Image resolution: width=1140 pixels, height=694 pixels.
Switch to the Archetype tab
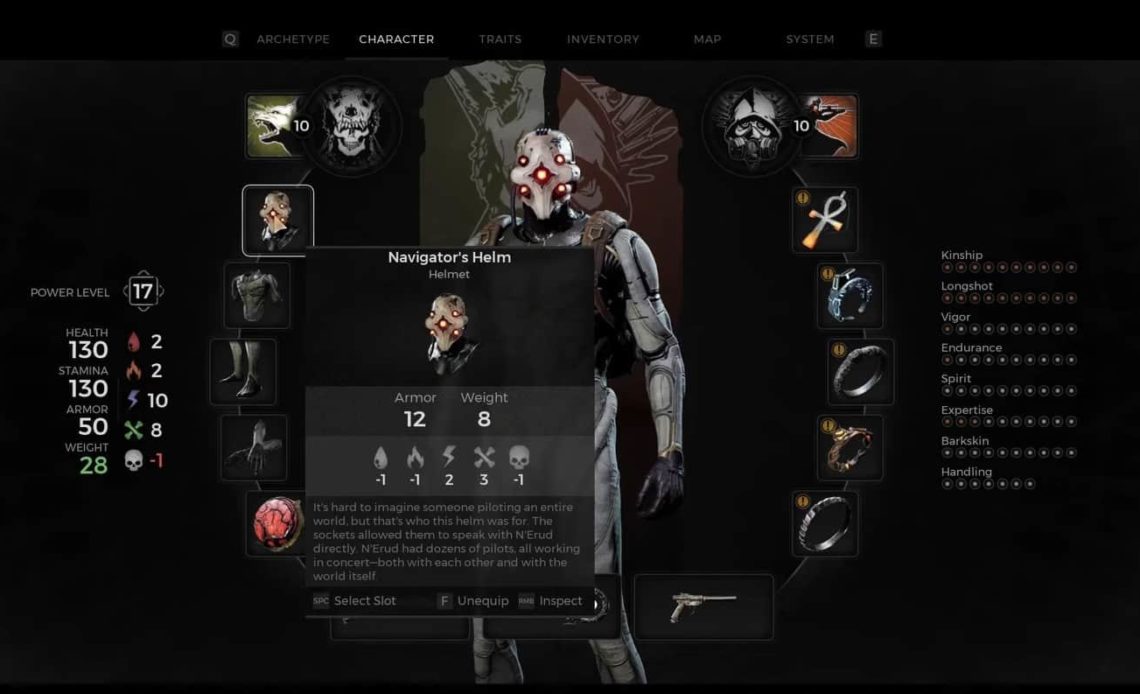pos(292,39)
